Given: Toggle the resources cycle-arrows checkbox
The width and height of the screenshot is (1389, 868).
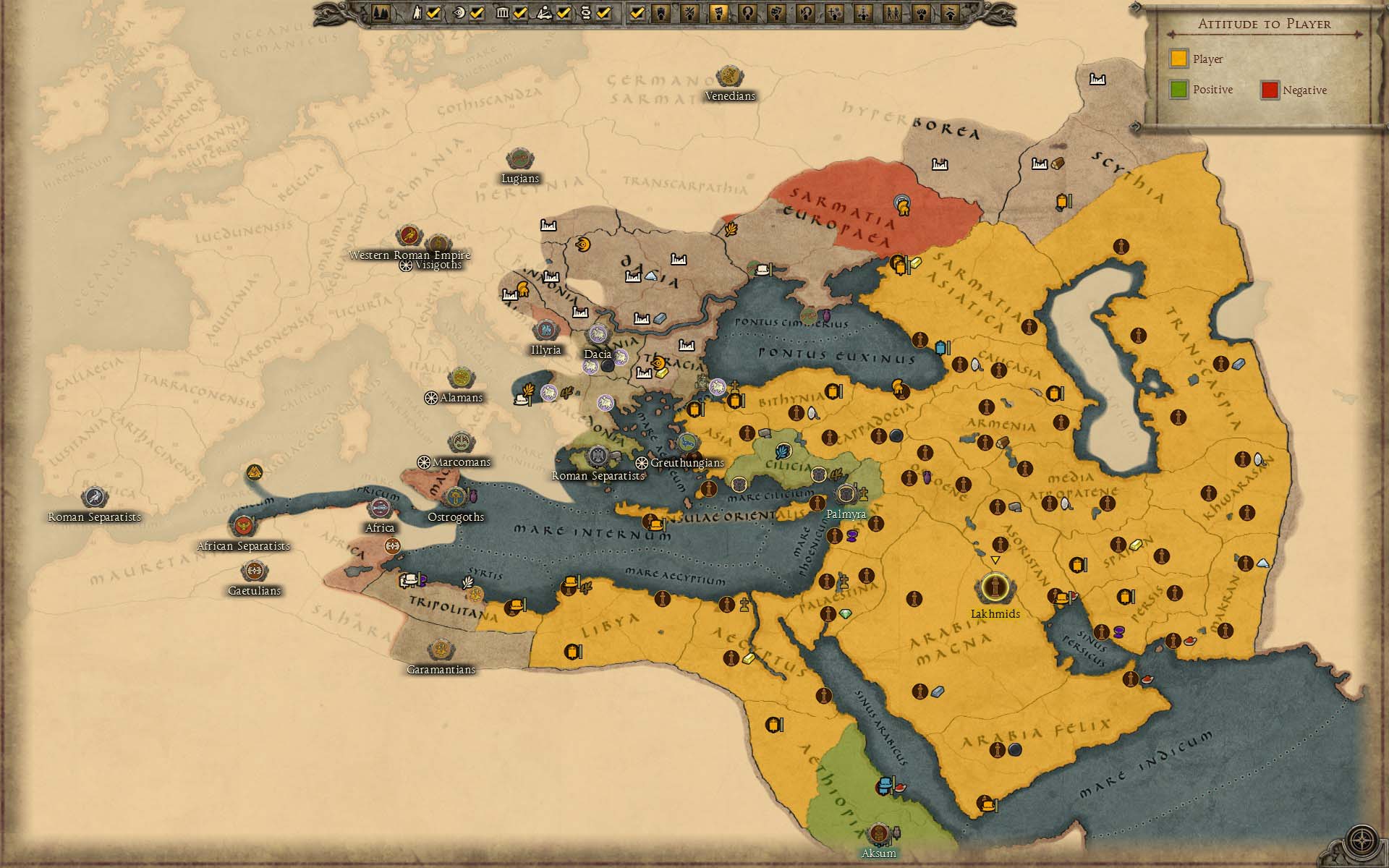Looking at the screenshot, I should pyautogui.click(x=604, y=12).
